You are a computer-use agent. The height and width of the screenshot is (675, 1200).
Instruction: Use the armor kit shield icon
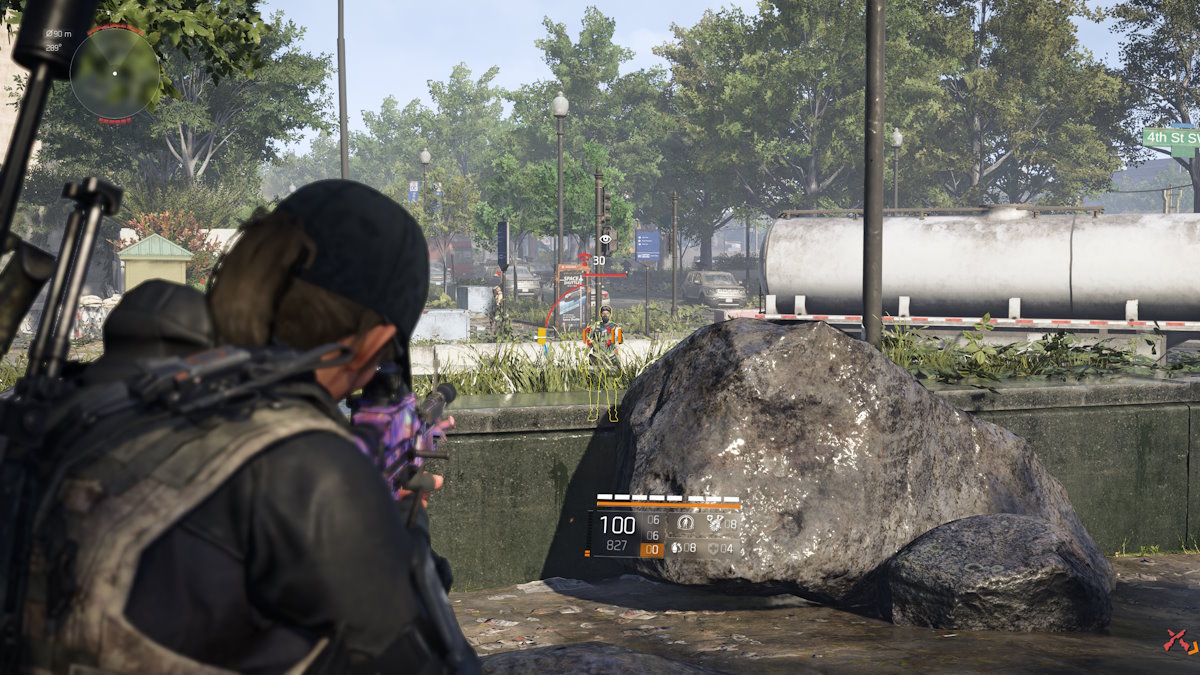coord(712,548)
